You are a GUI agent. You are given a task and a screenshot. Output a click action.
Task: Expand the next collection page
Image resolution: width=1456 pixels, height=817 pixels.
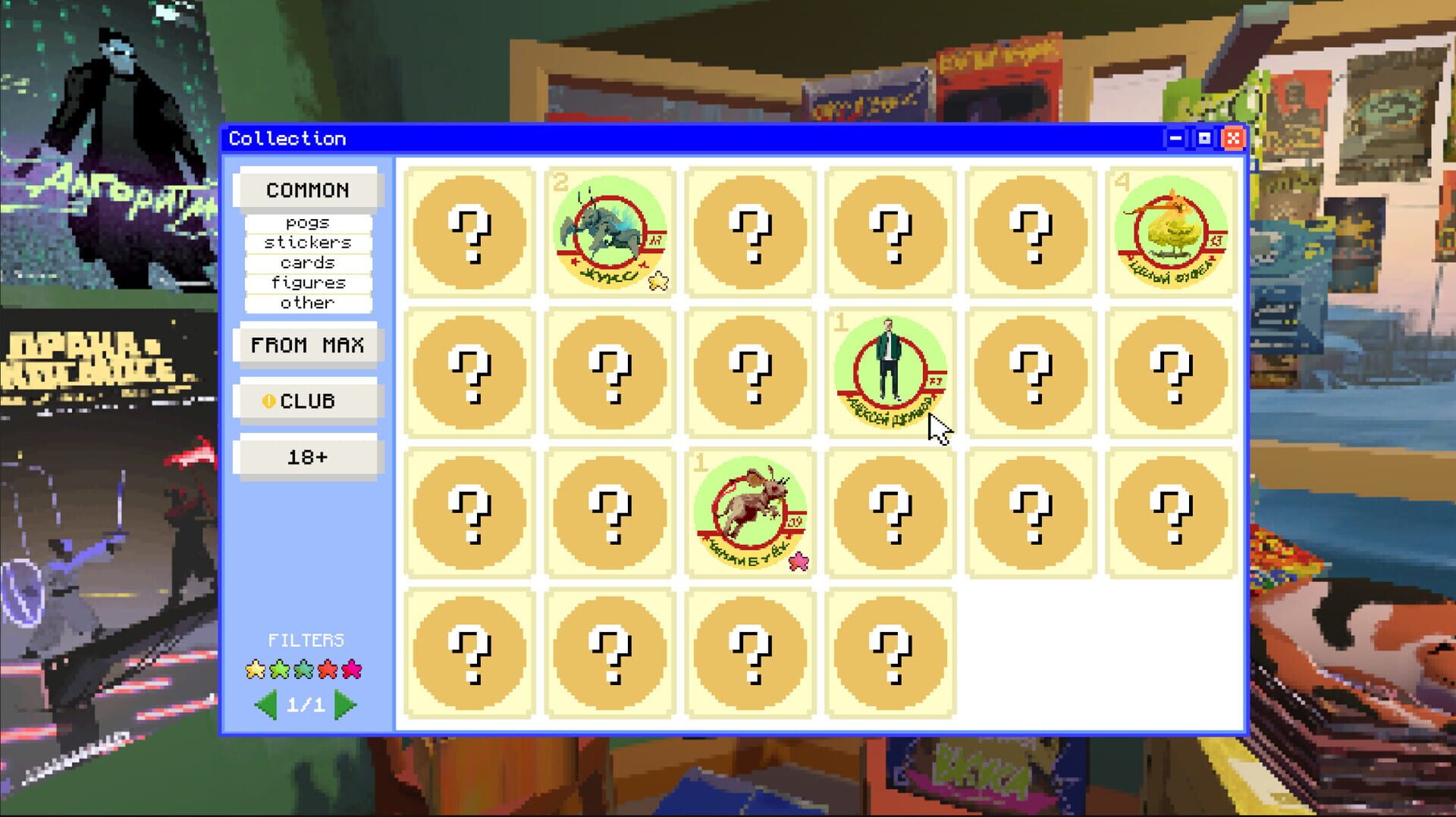(x=347, y=704)
